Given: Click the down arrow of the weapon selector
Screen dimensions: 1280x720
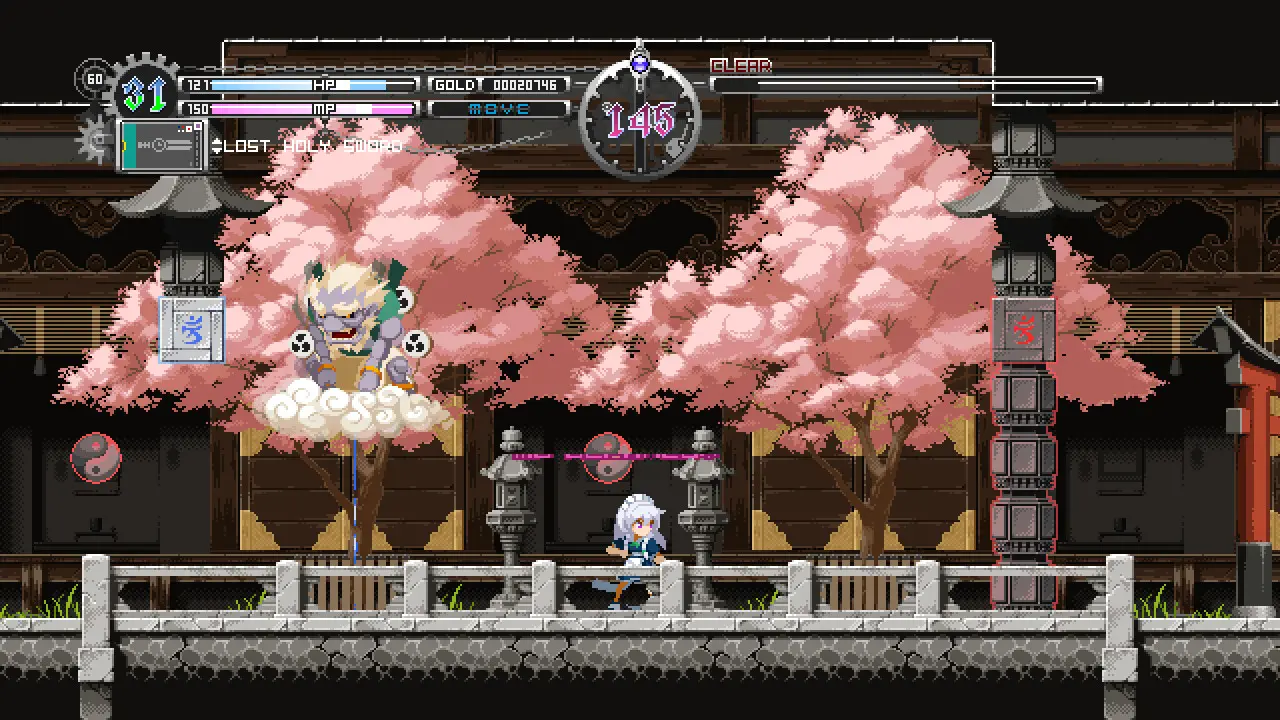Looking at the screenshot, I should tap(217, 151).
